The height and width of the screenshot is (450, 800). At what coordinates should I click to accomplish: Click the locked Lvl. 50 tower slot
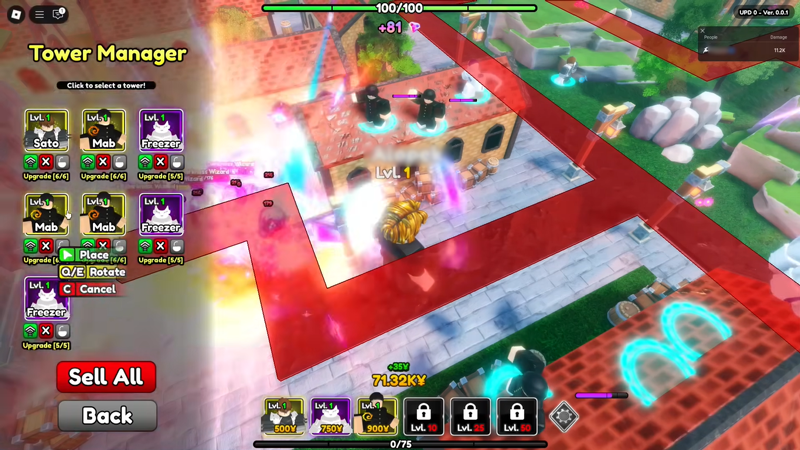(516, 416)
